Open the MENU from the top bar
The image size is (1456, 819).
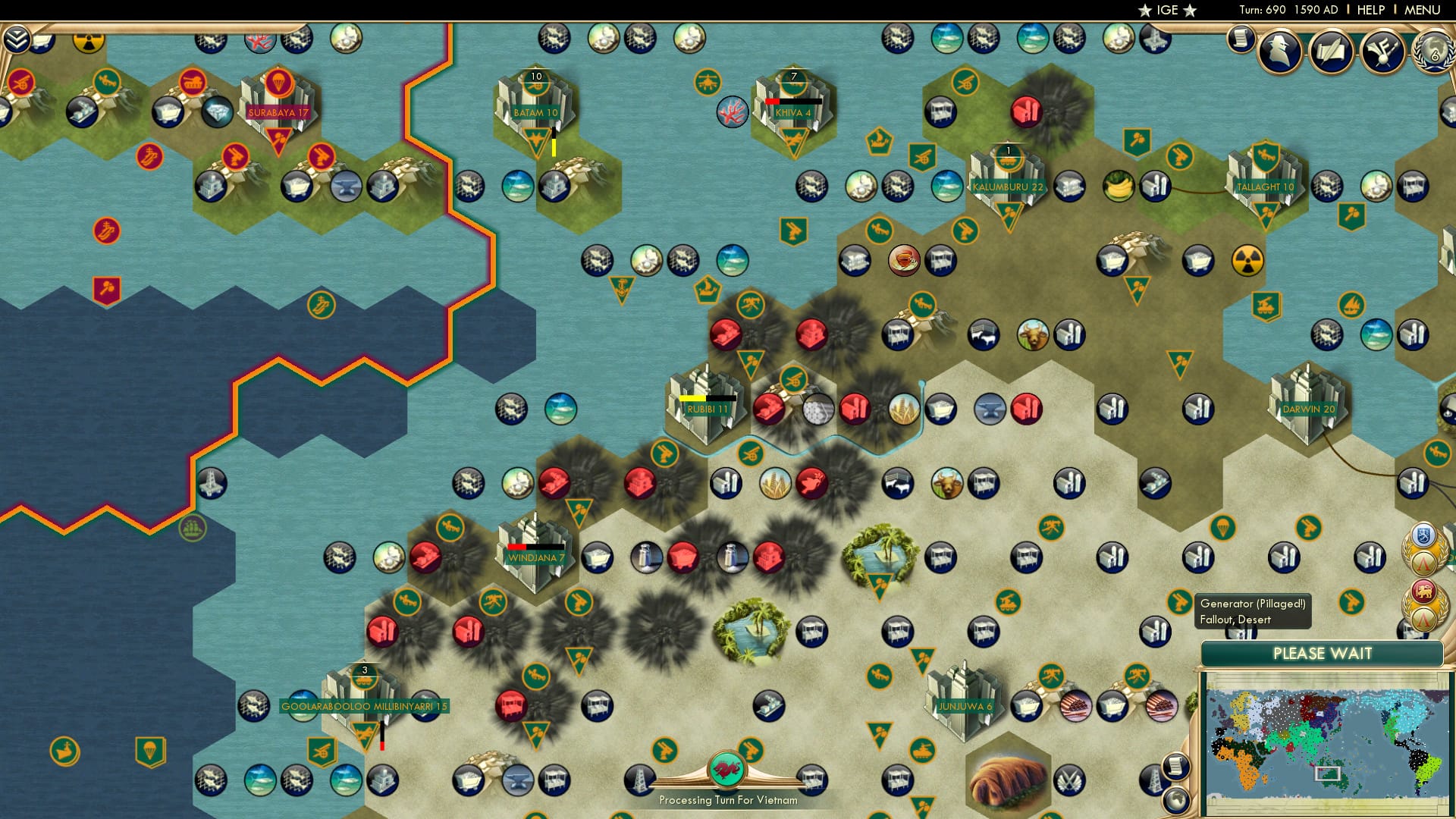coord(1421,9)
